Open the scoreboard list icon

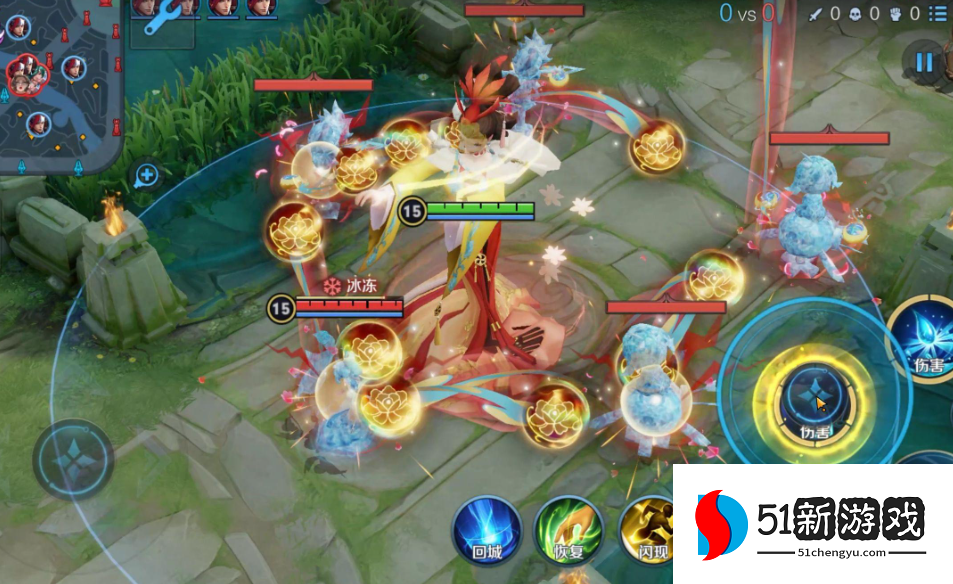point(936,13)
